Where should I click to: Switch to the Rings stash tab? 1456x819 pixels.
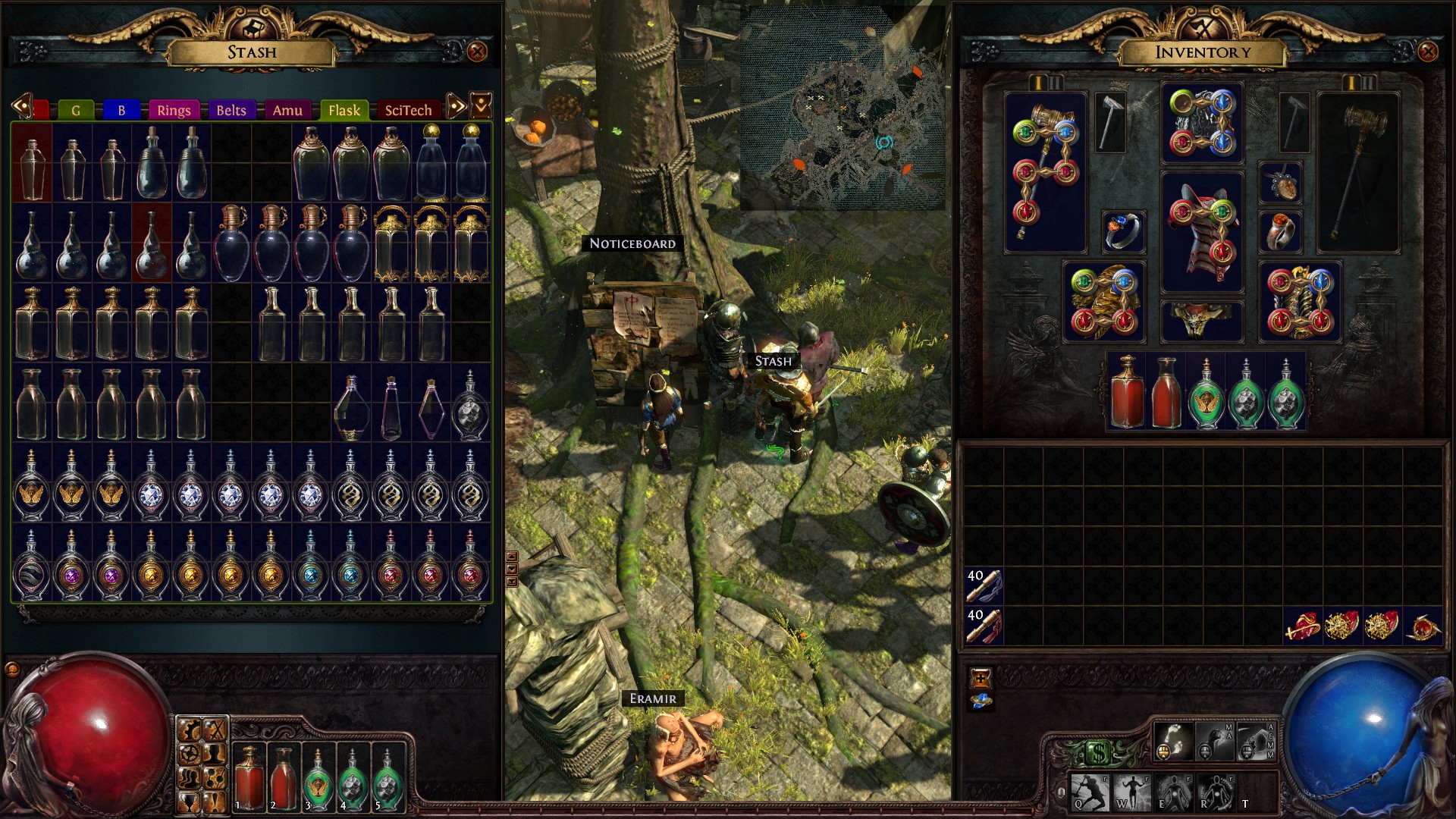pos(174,110)
